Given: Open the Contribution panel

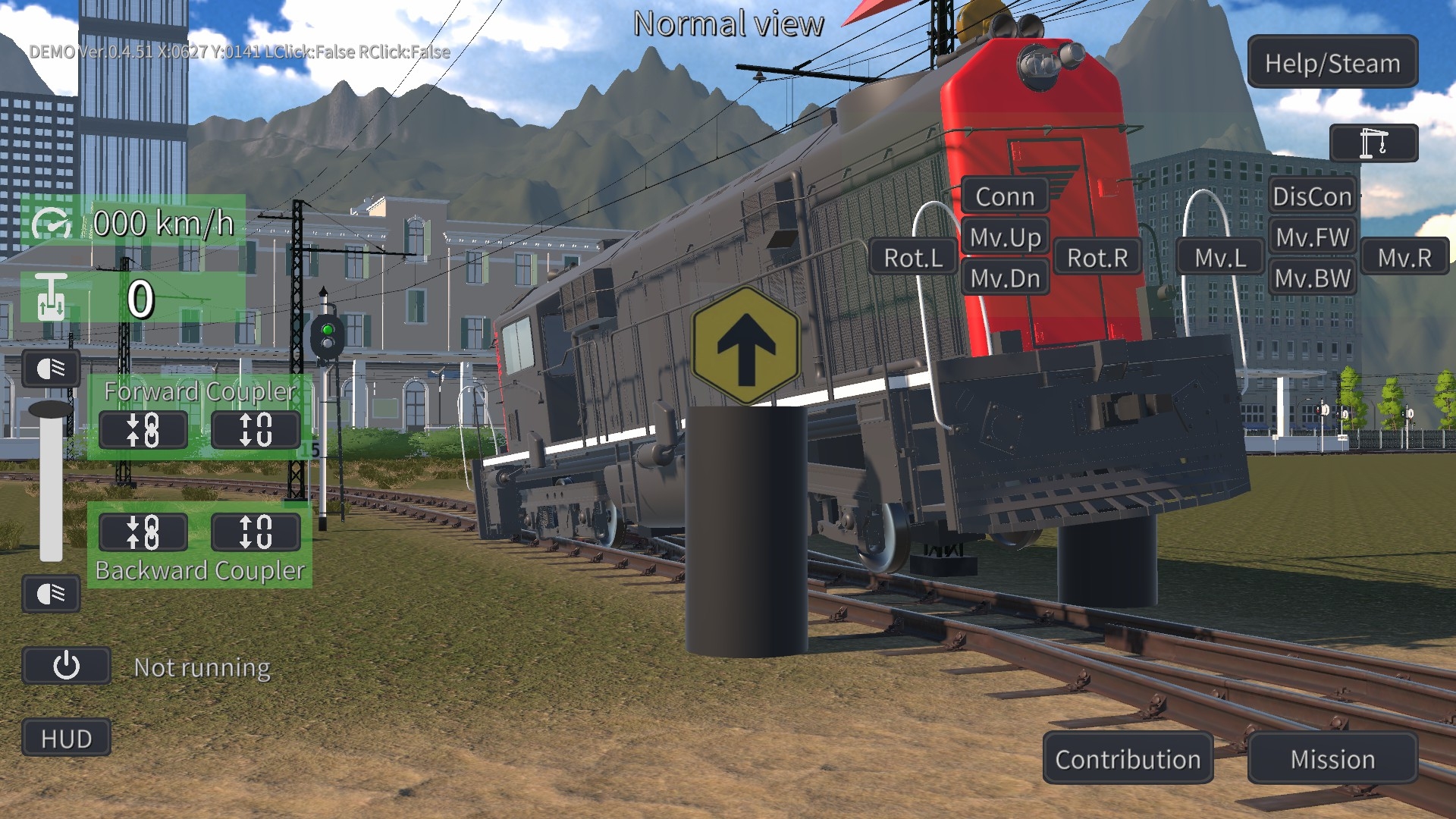Looking at the screenshot, I should pyautogui.click(x=1128, y=759).
